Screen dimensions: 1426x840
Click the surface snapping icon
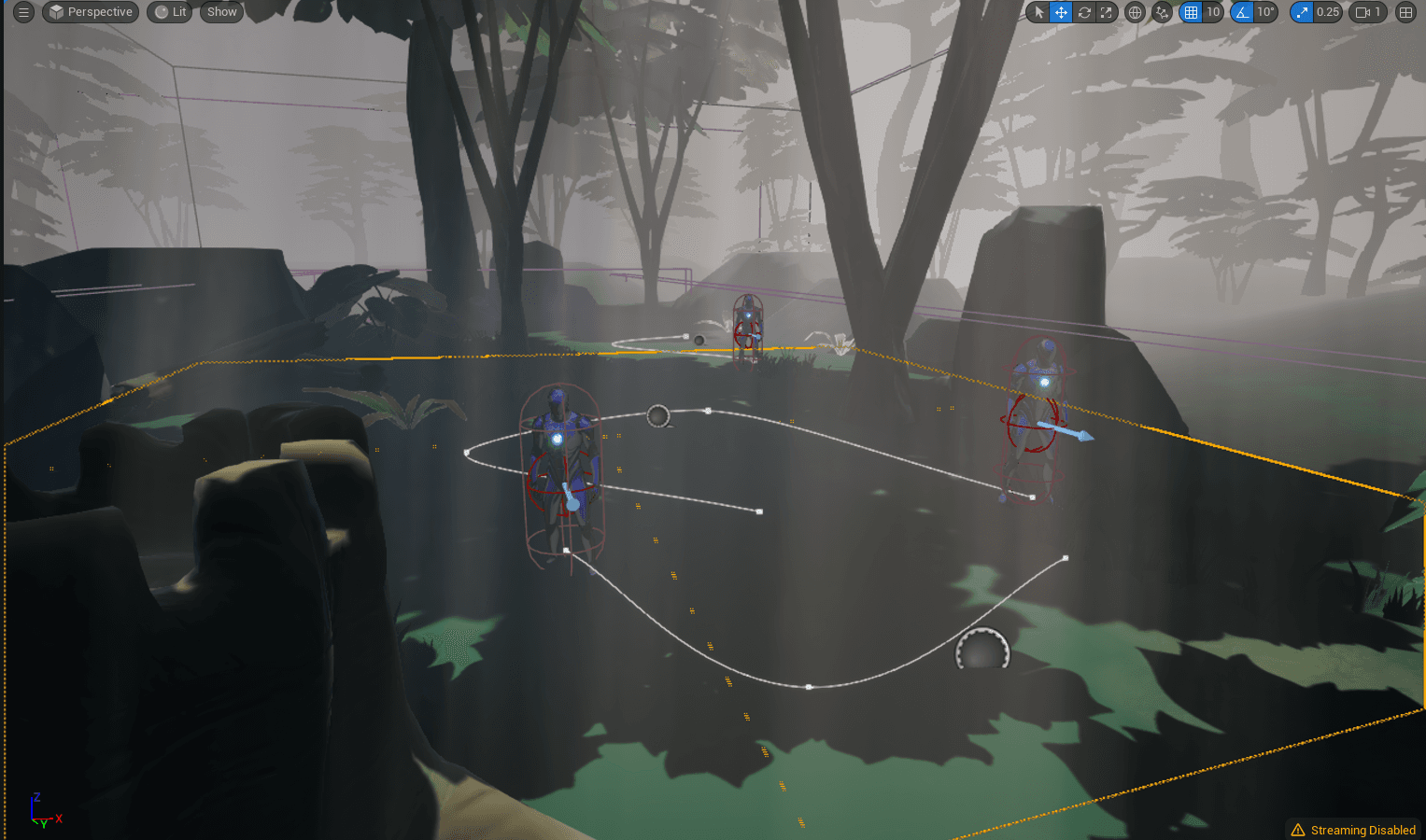point(1160,12)
